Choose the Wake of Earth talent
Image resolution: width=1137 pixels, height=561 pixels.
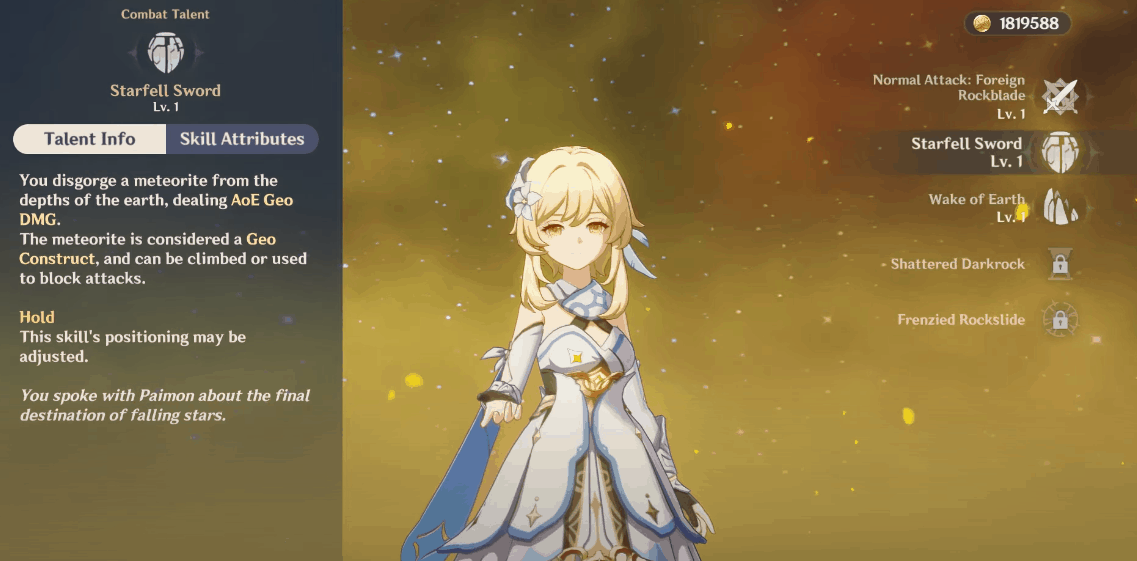tap(1059, 207)
